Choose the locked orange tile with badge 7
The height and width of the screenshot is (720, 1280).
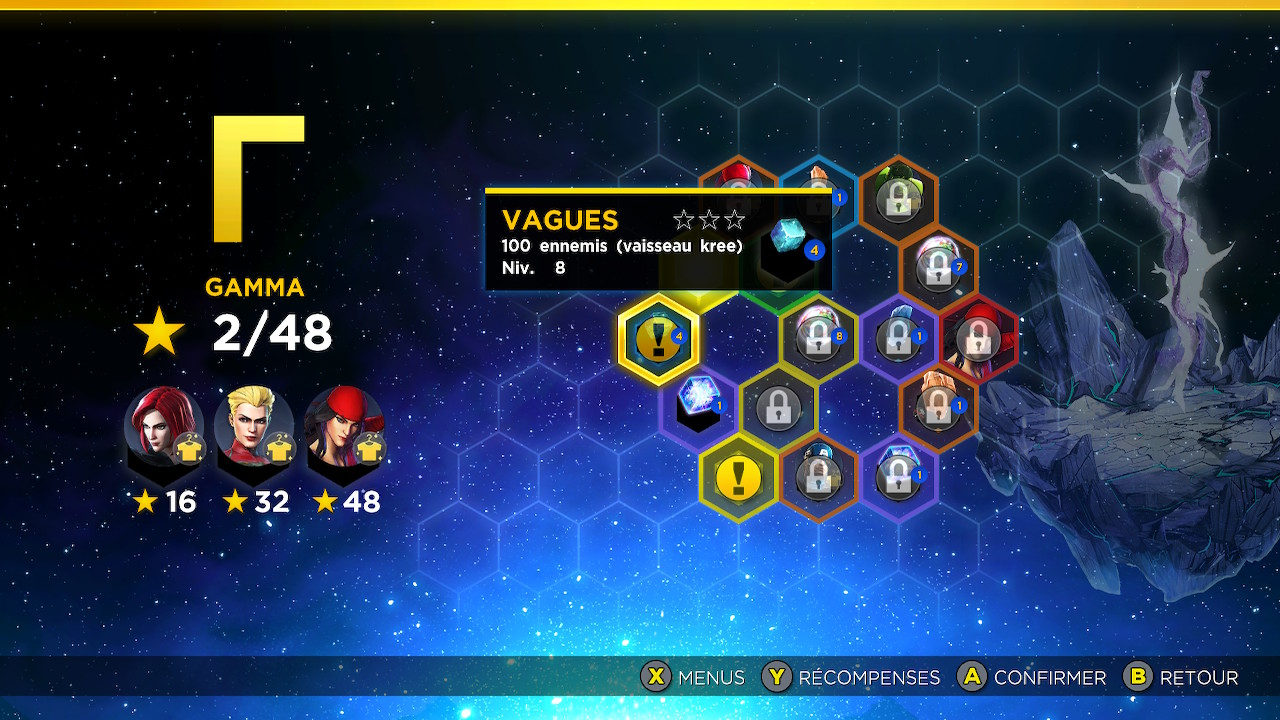tap(938, 267)
